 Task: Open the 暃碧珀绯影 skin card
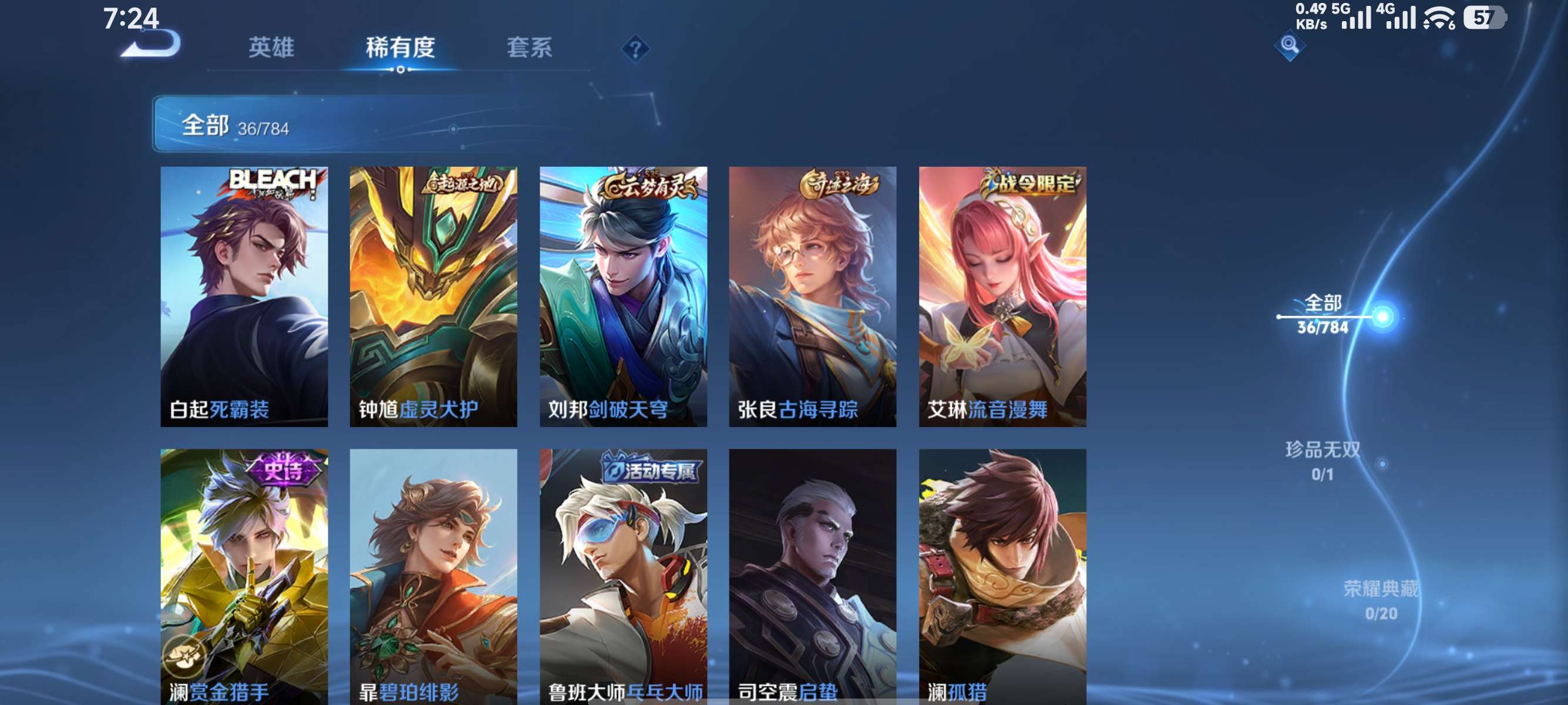(x=432, y=578)
